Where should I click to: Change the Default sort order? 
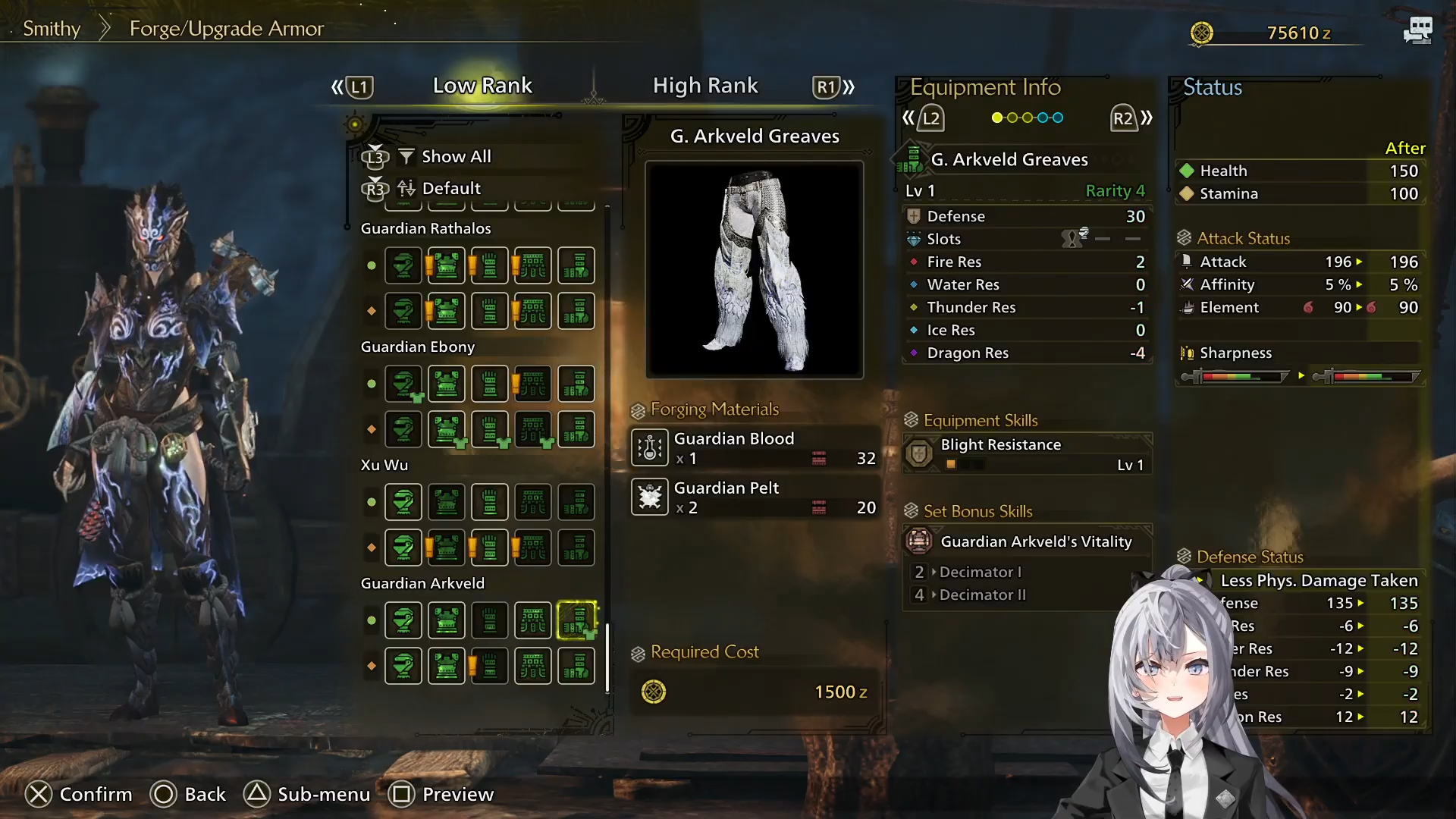pos(450,188)
